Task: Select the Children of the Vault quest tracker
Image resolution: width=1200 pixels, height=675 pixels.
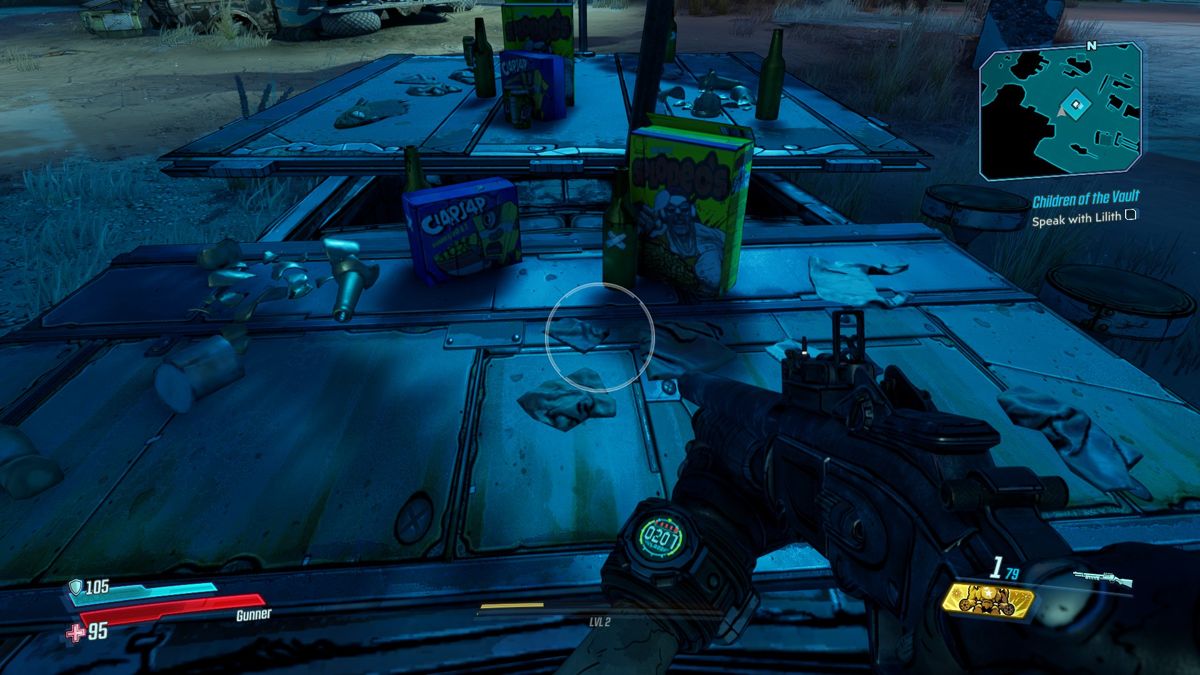Action: [1085, 199]
